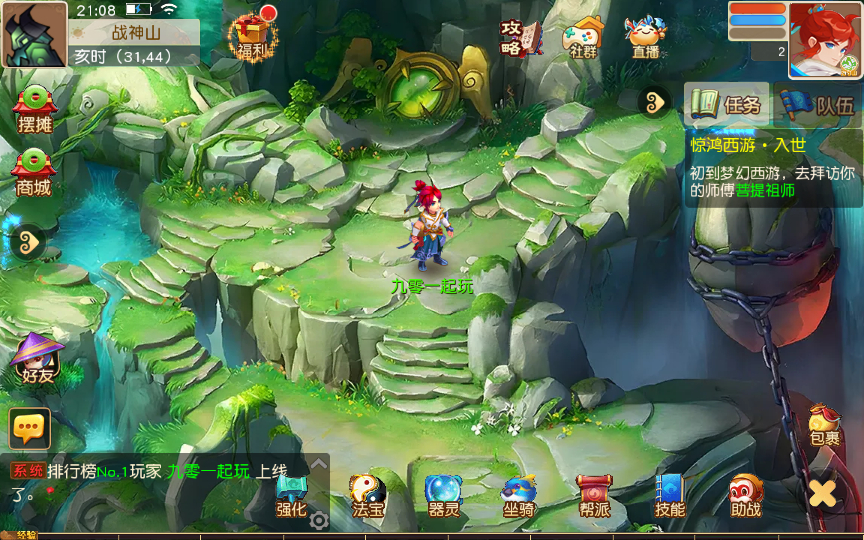Close the bottom menu bar with the X

pos(822,493)
